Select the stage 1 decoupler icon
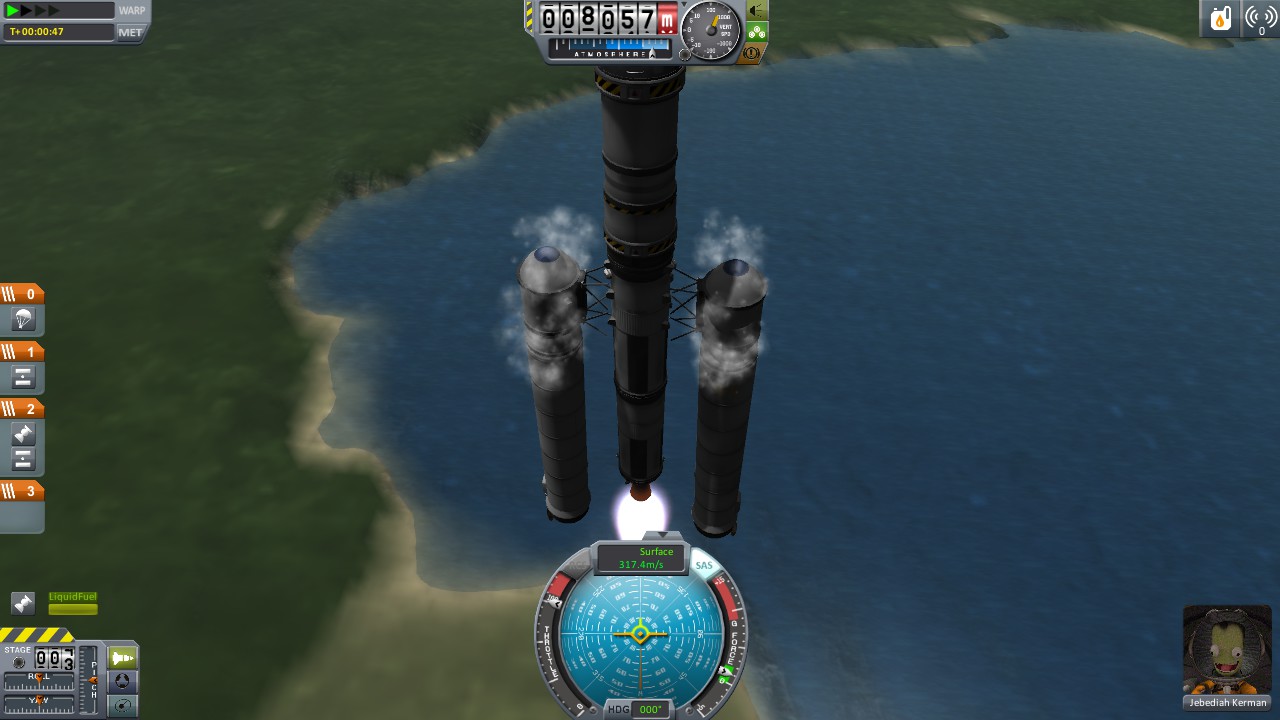Image resolution: width=1280 pixels, height=720 pixels. pyautogui.click(x=23, y=378)
